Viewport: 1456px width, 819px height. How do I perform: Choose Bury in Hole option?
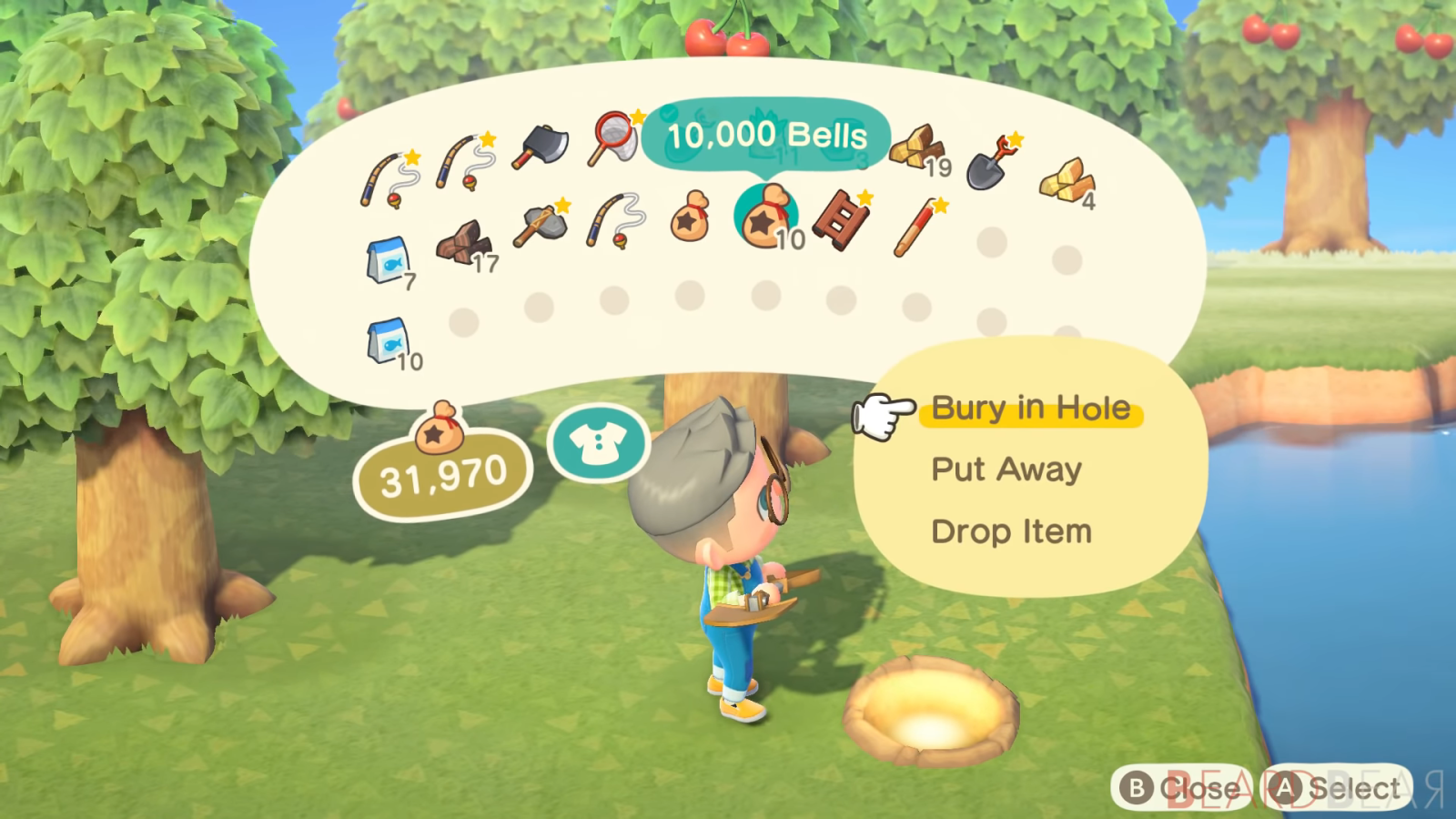(x=1028, y=408)
